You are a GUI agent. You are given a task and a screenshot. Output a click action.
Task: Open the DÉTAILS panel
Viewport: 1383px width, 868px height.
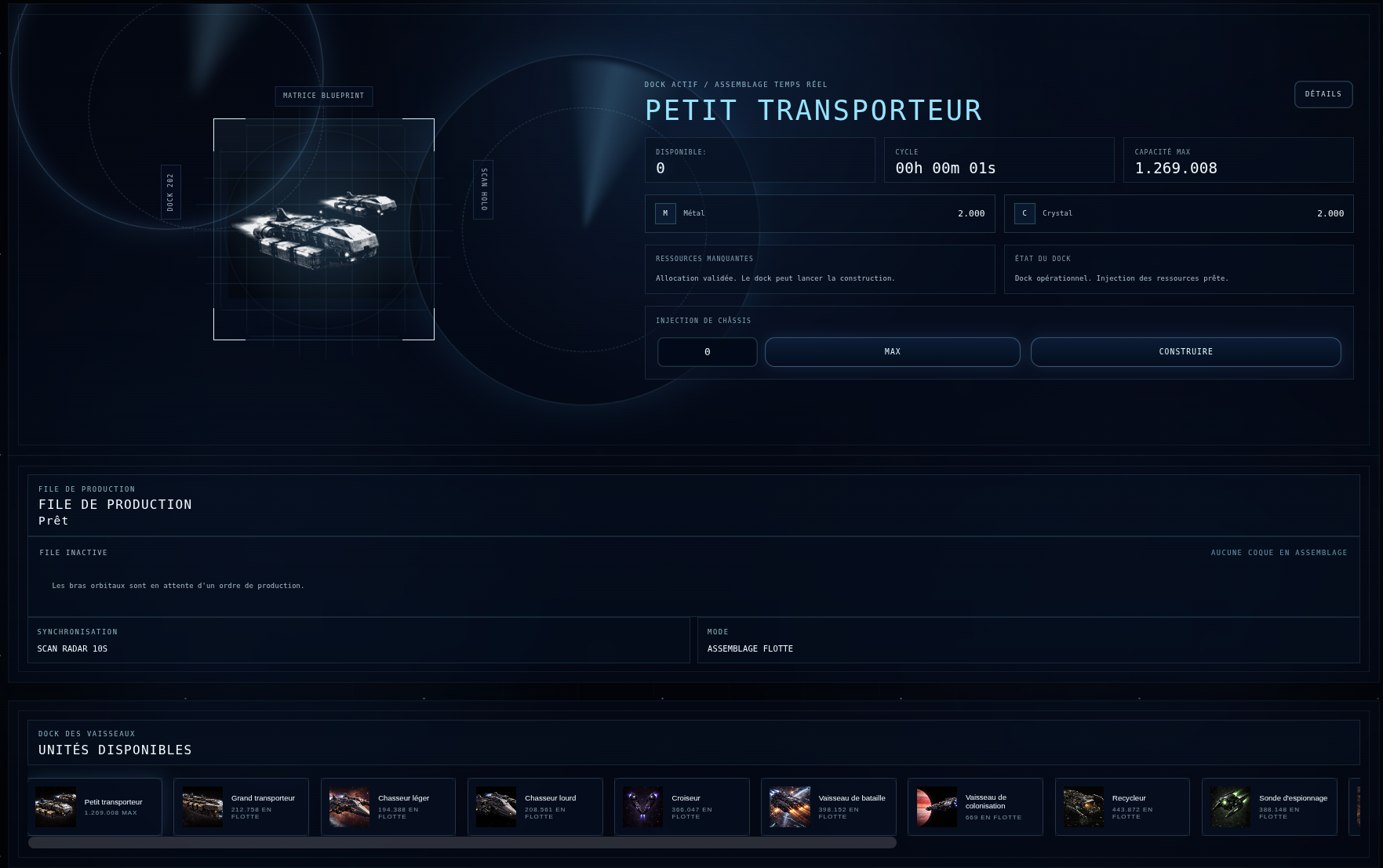(1323, 94)
